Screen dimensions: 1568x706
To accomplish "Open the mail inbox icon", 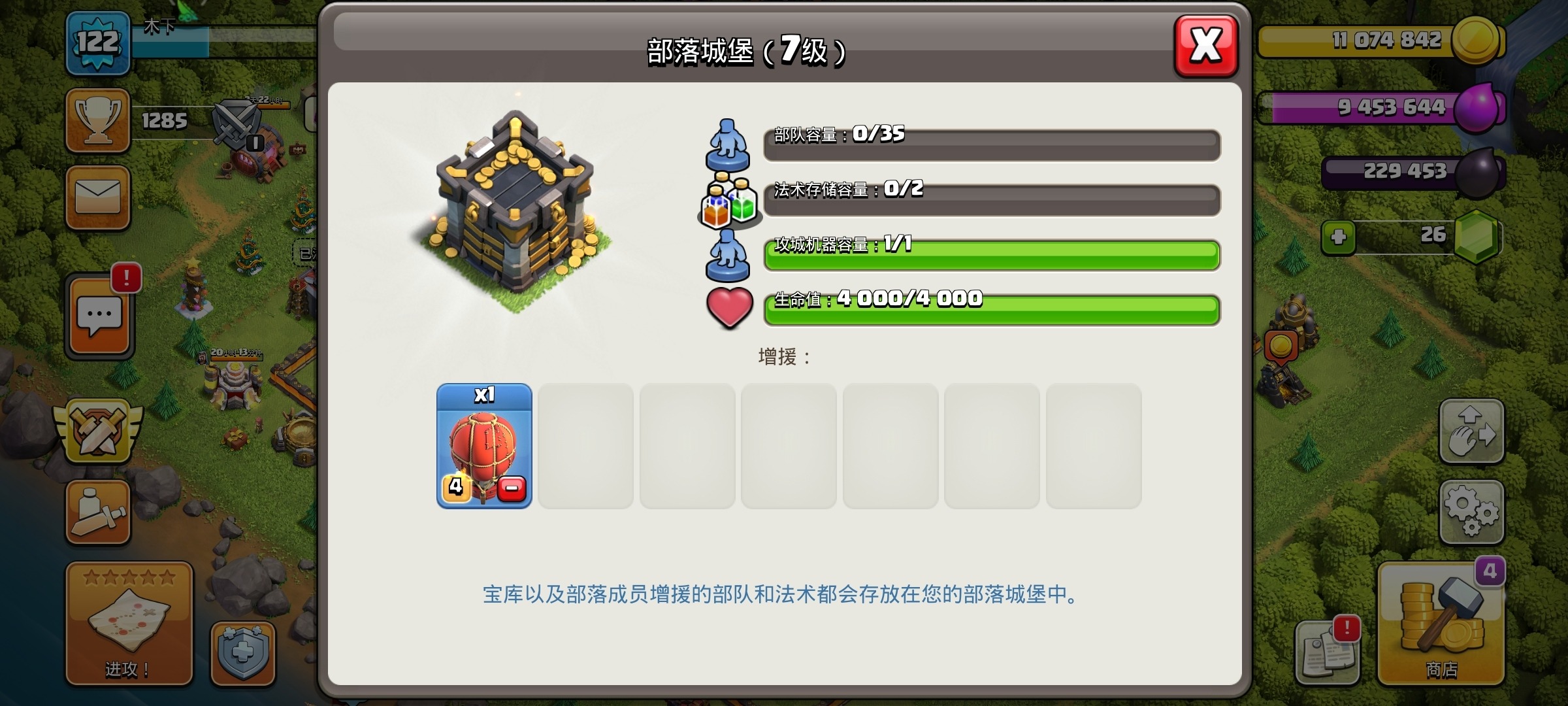I will tap(97, 196).
